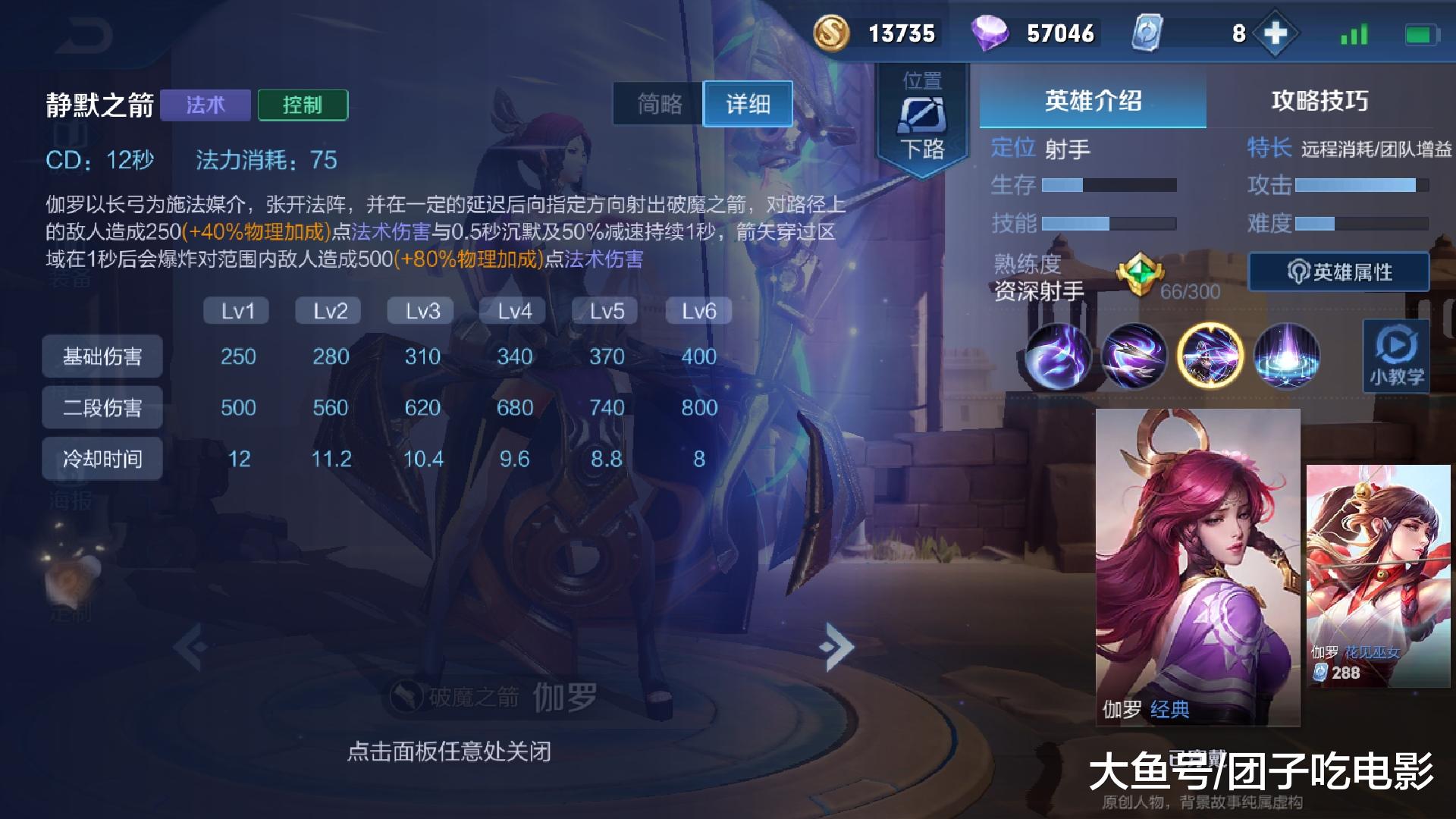Viewport: 1456px width, 819px height.
Task: Tap the diamond currency icon
Action: click(993, 33)
